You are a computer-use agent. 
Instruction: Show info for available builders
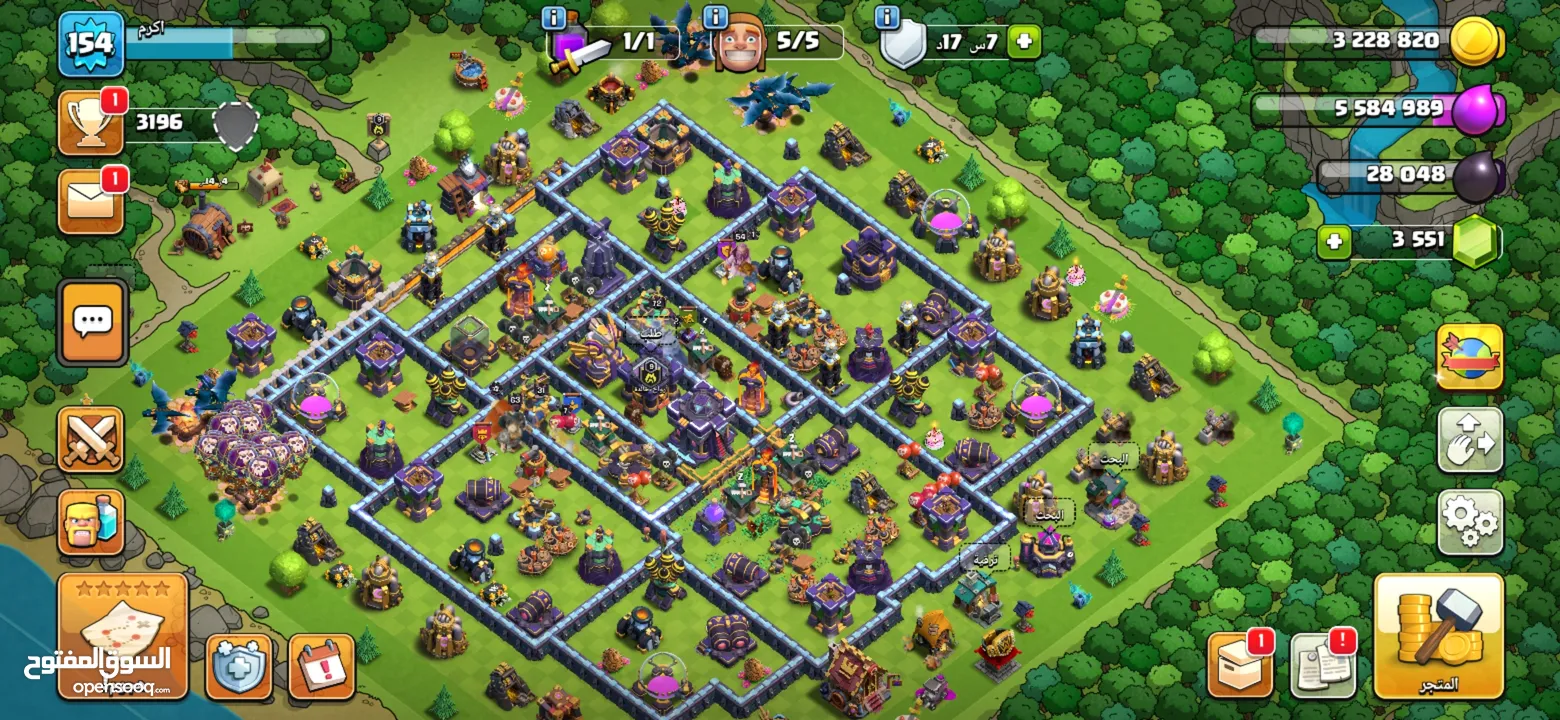point(715,17)
